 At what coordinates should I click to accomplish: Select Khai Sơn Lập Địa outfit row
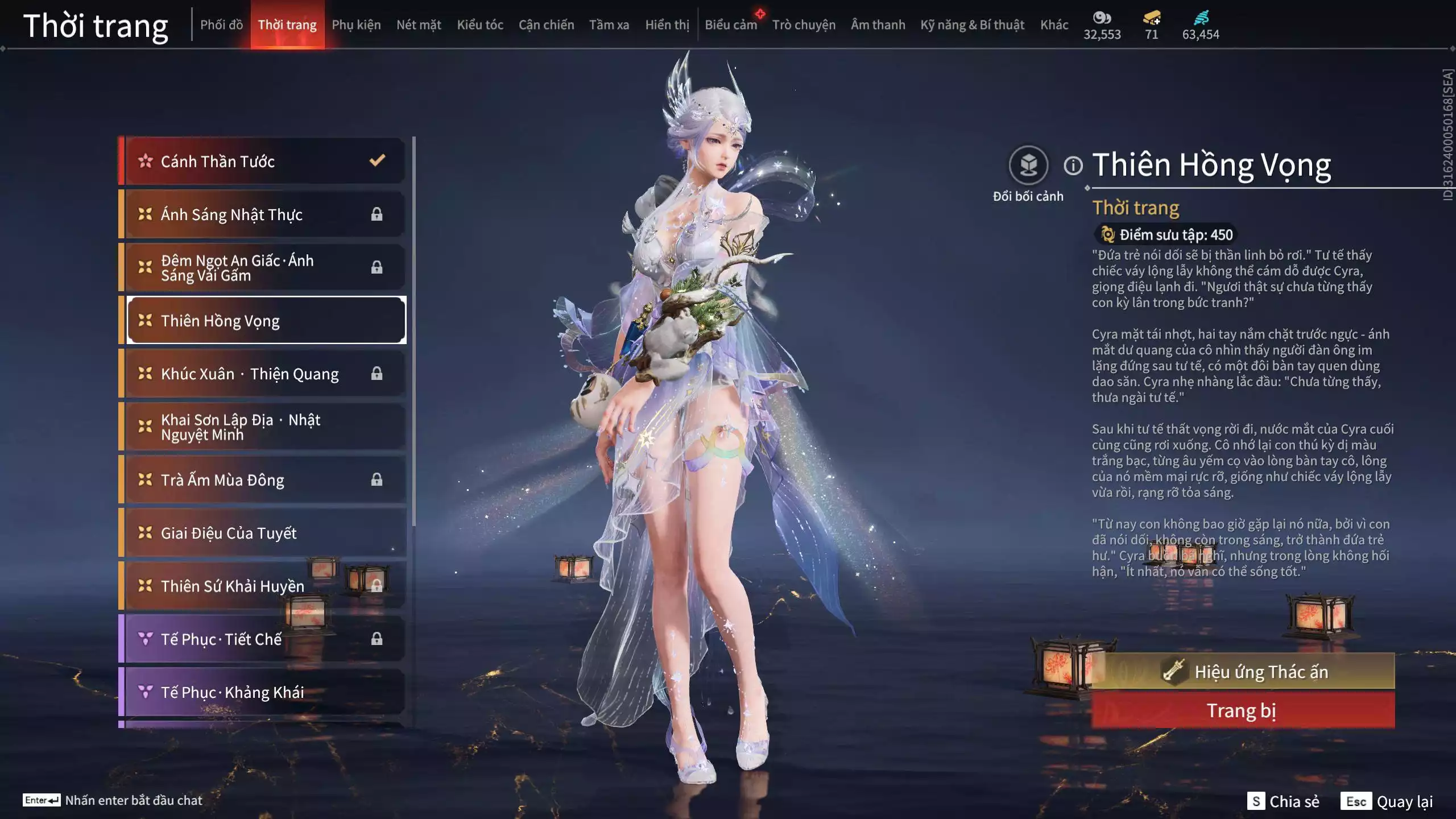click(264, 427)
